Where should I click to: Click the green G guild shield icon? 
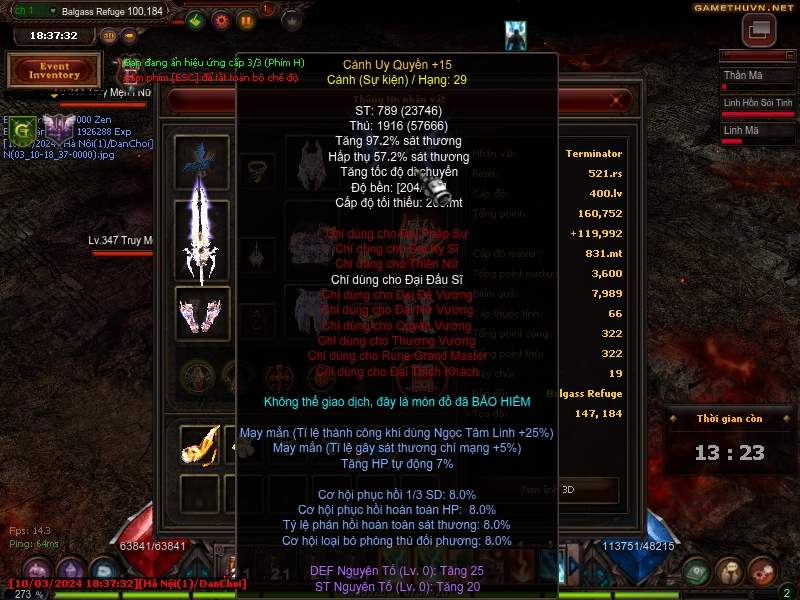22,128
